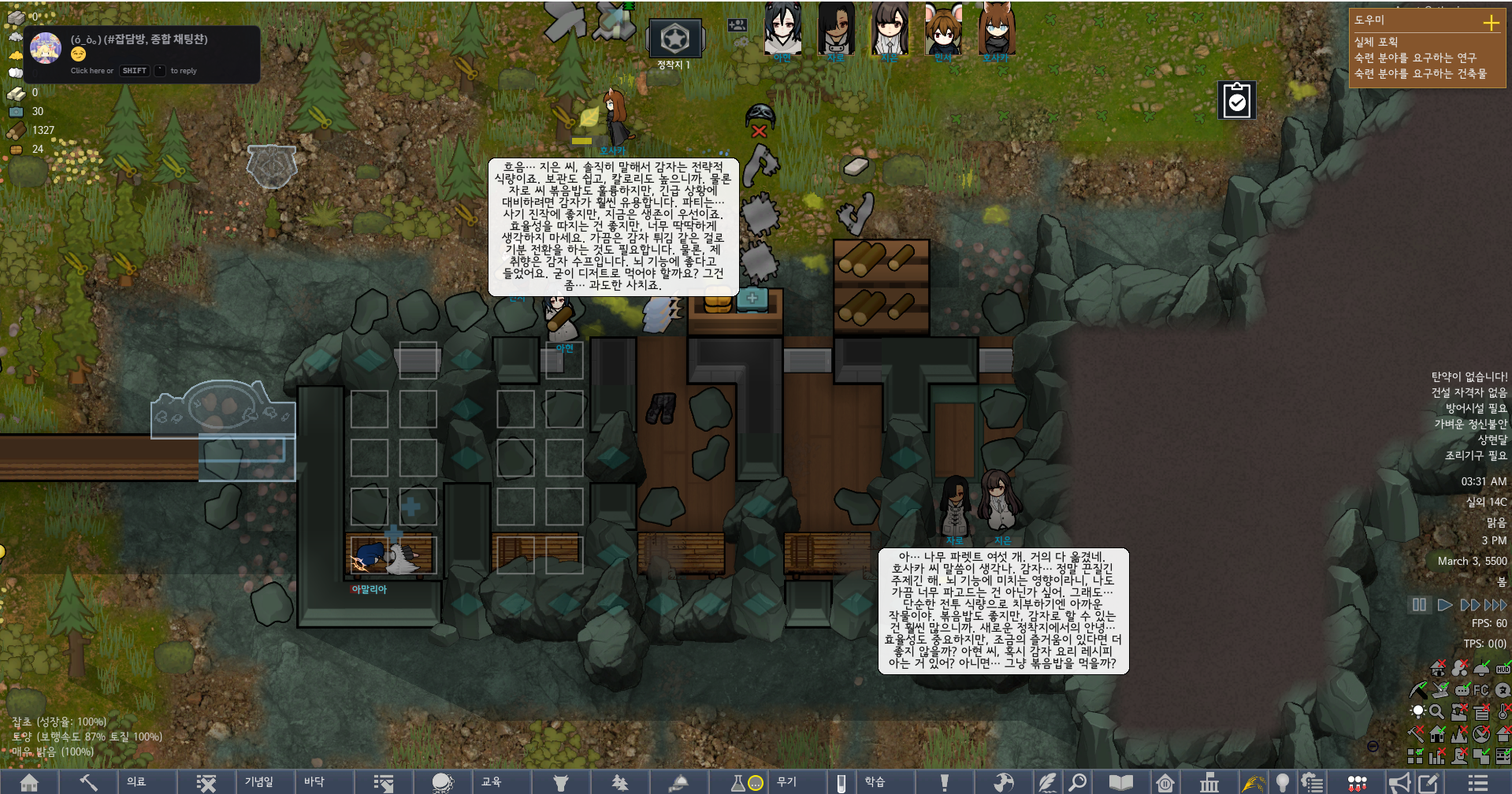Click the chat notification overlay to reply

click(142, 54)
